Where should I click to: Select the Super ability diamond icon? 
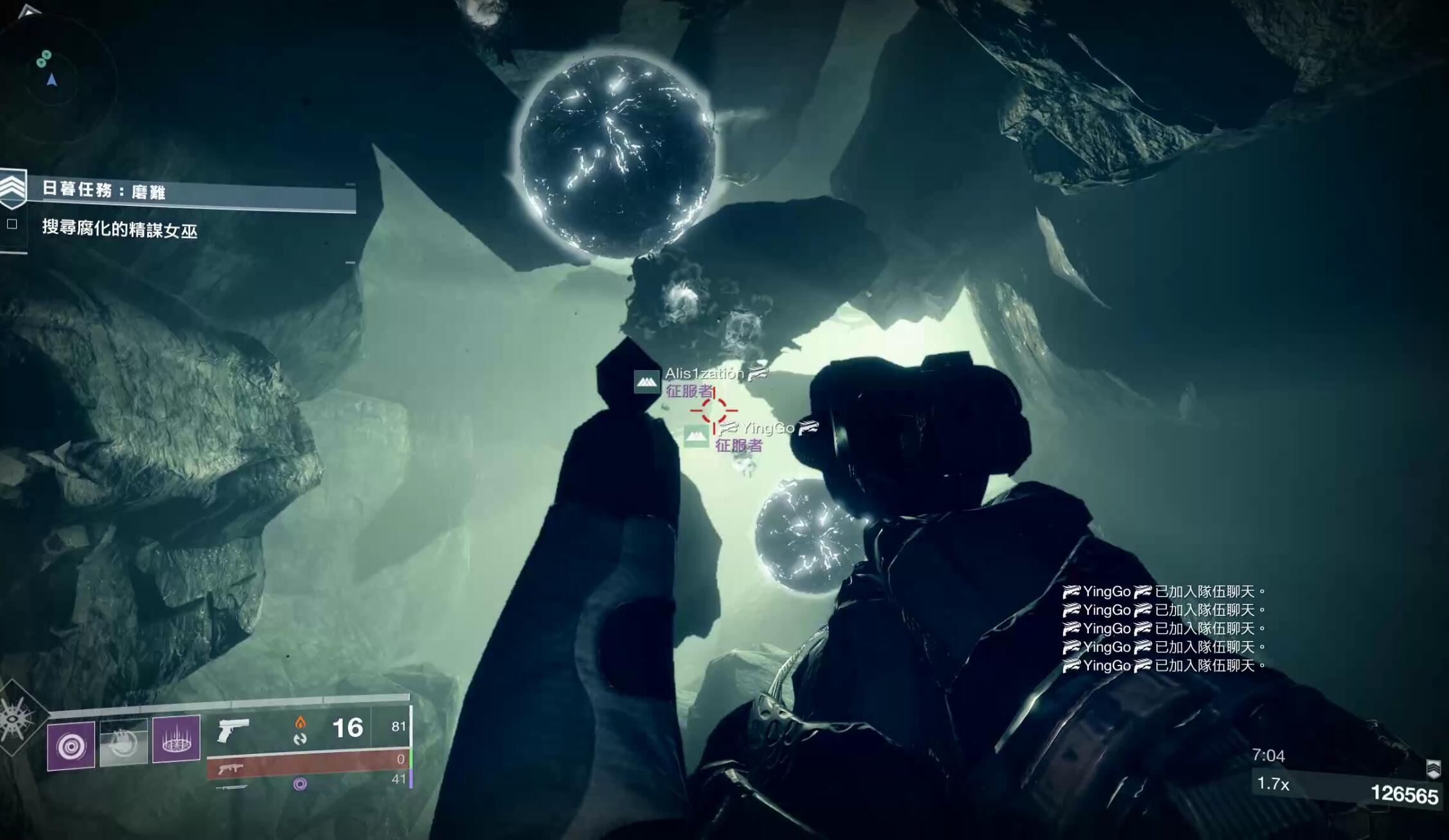pos(15,719)
